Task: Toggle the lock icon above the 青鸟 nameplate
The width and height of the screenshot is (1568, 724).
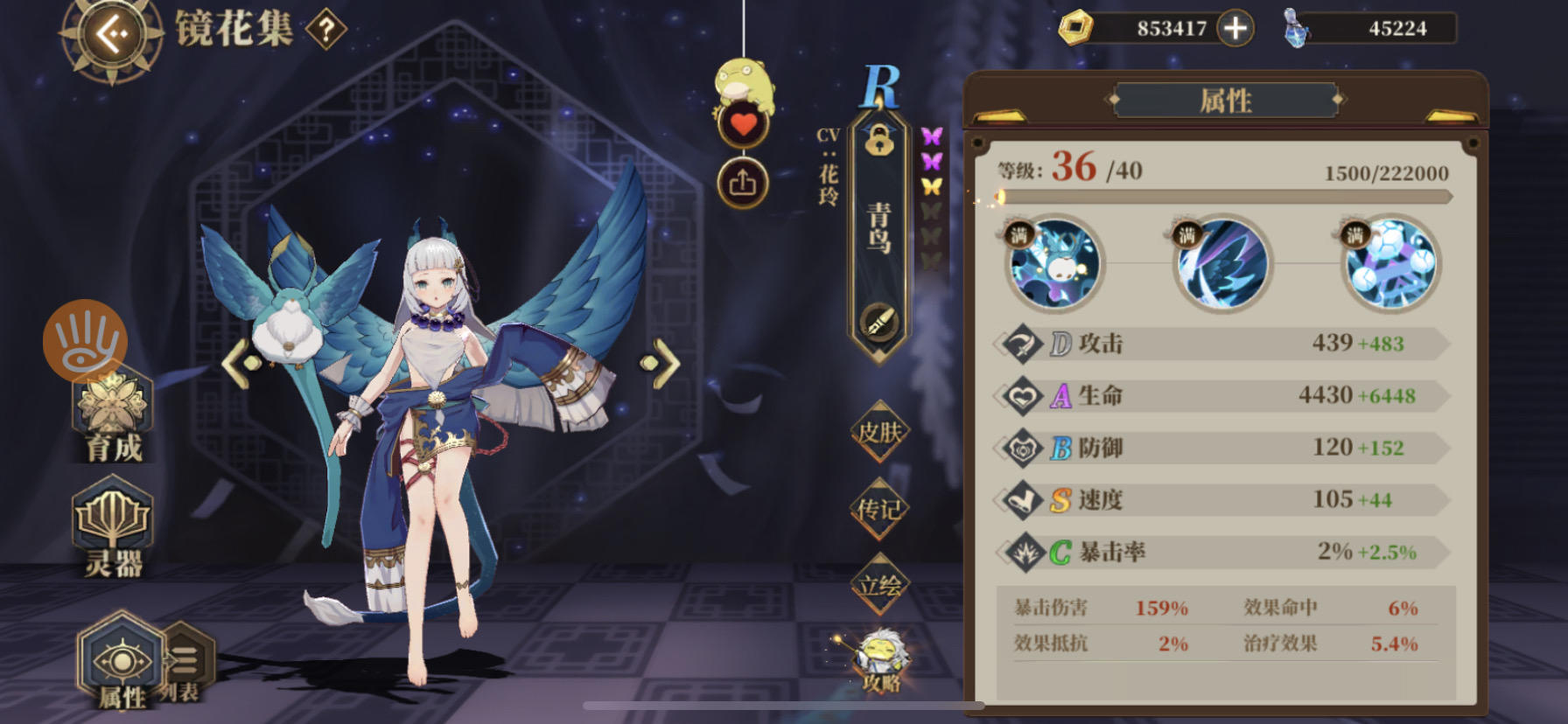Action: 879,142
